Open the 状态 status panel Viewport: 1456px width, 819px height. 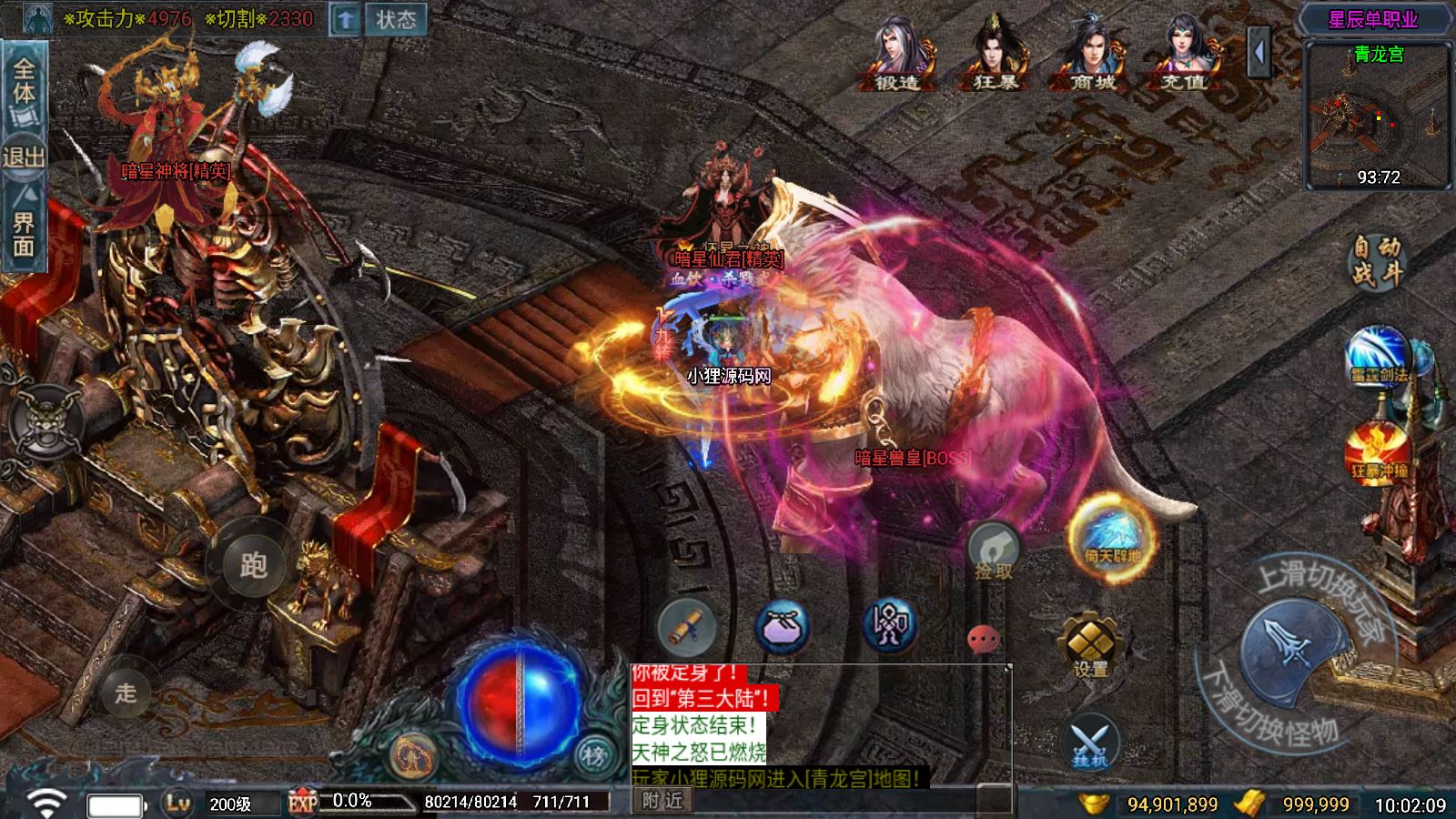point(395,19)
